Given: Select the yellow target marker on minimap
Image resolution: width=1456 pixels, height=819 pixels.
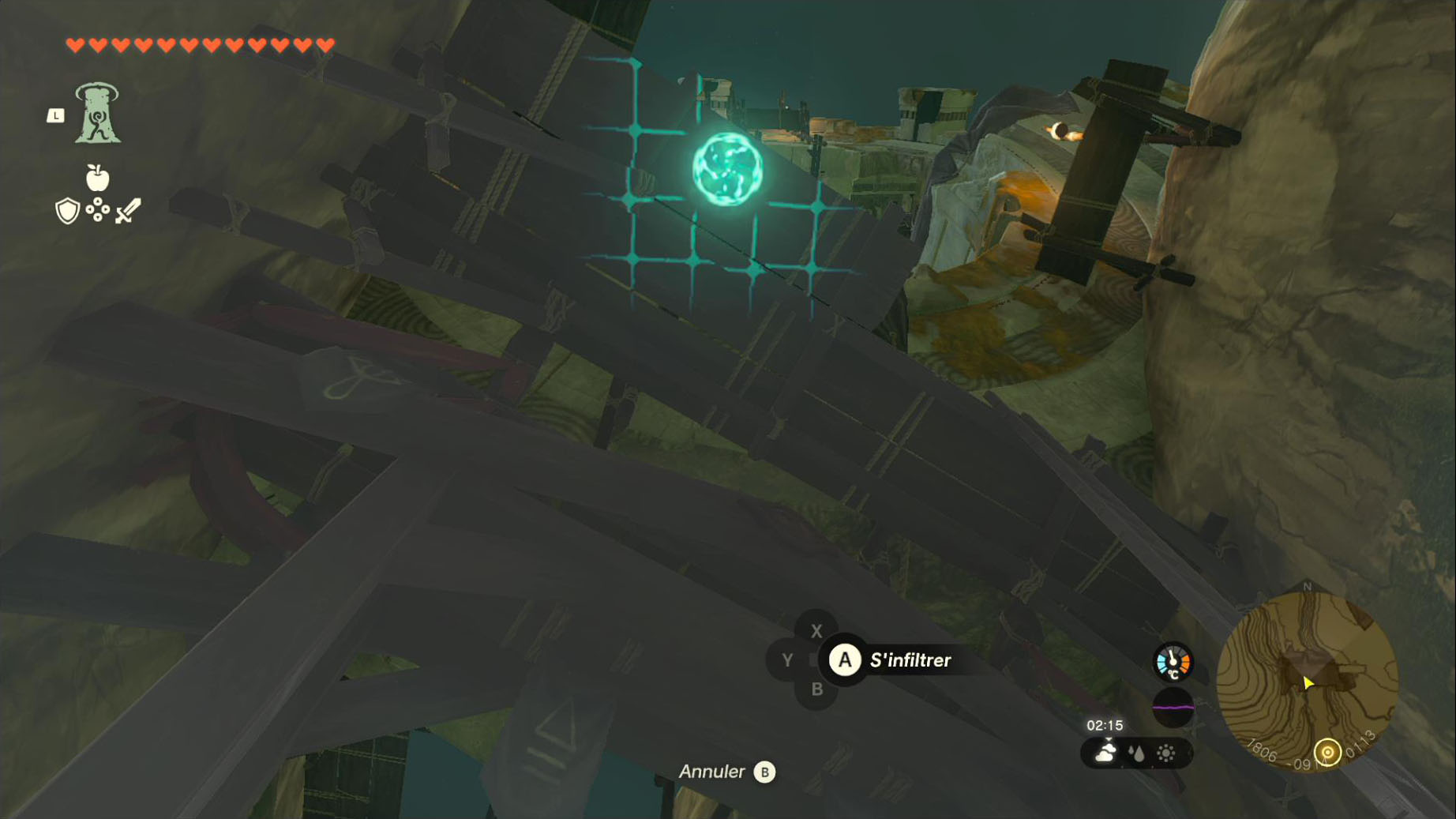Looking at the screenshot, I should (1327, 752).
